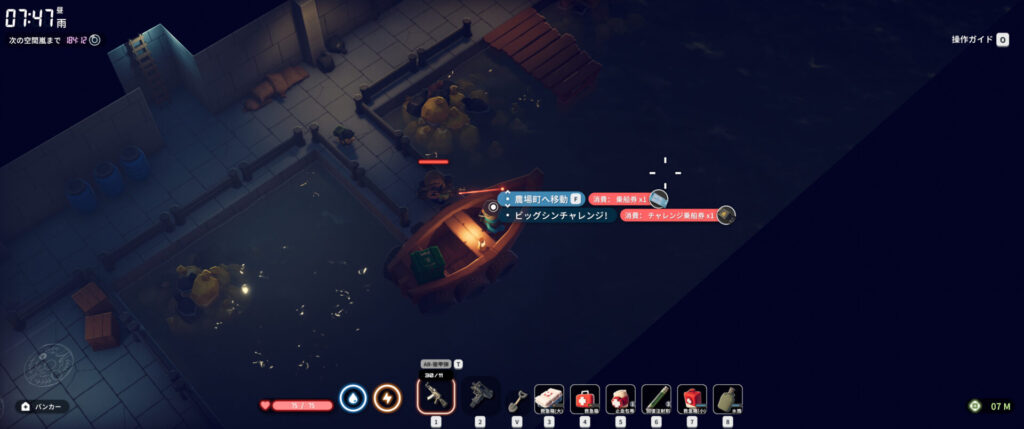Viewport: 1024px width, 429px height.
Task: Select the red first aid kit
Action: pyautogui.click(x=585, y=399)
